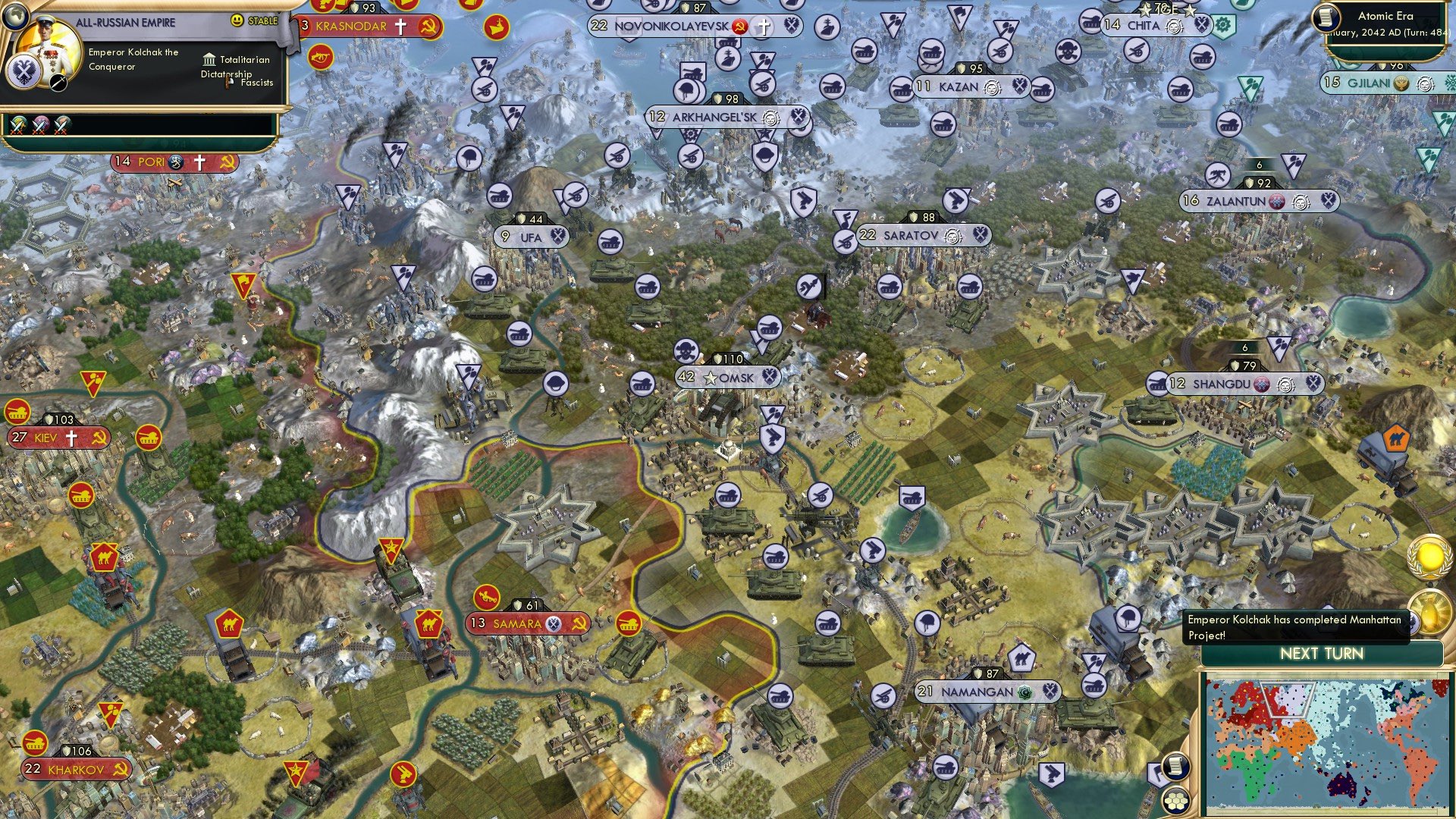1456x819 pixels.
Task: Open the Omsk city banner
Action: pyautogui.click(x=728, y=378)
